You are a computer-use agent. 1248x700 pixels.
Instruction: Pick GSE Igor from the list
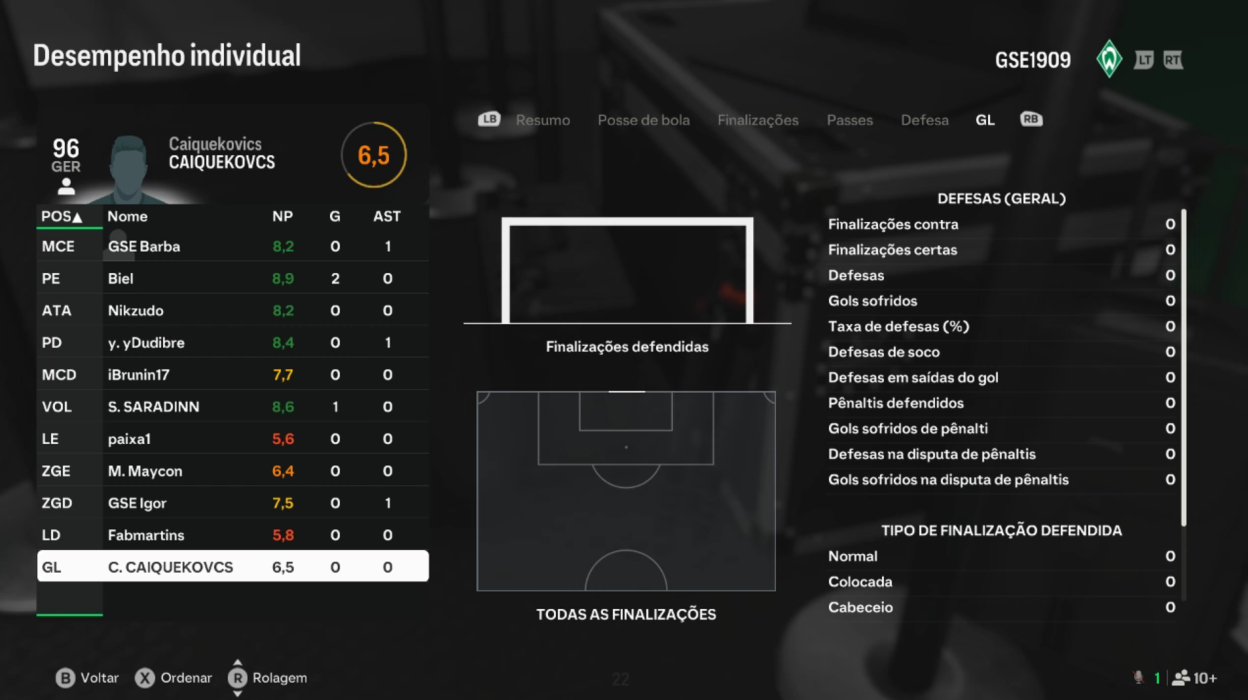pos(233,502)
